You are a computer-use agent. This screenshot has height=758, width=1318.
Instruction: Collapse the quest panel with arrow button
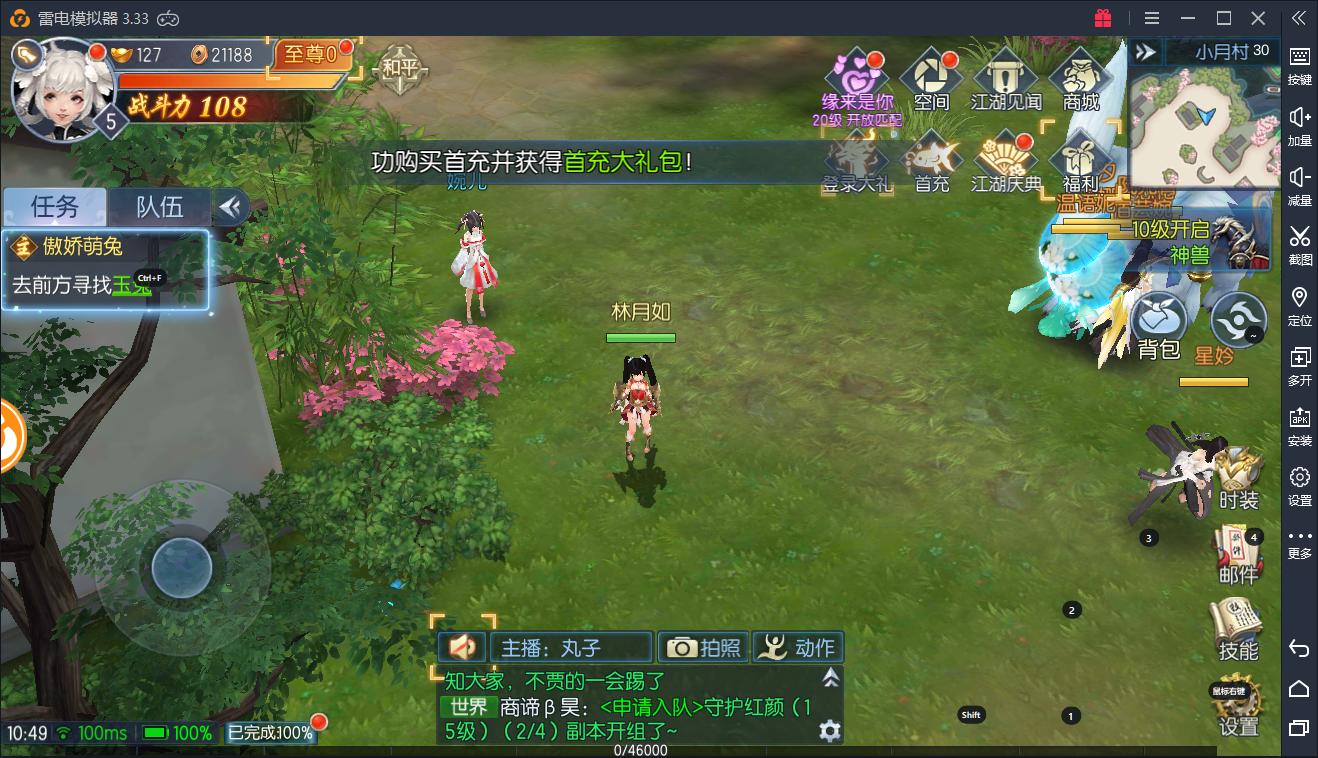[231, 207]
